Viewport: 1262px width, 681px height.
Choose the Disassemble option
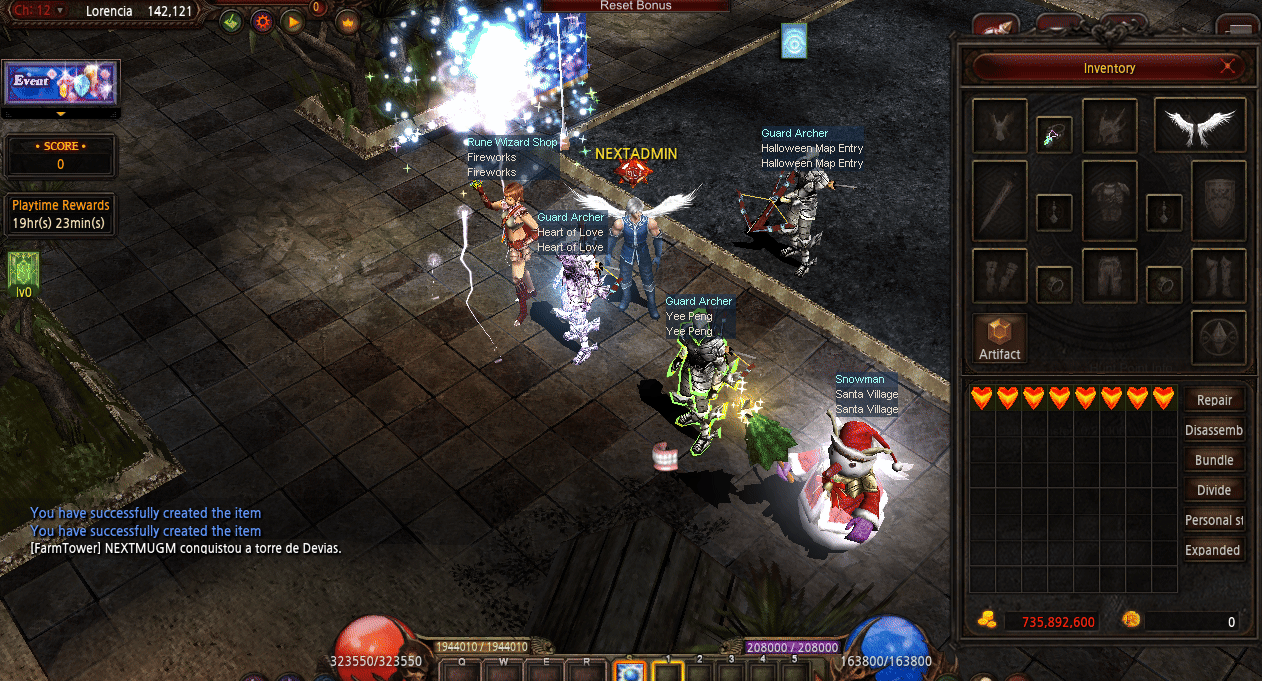tap(1214, 430)
